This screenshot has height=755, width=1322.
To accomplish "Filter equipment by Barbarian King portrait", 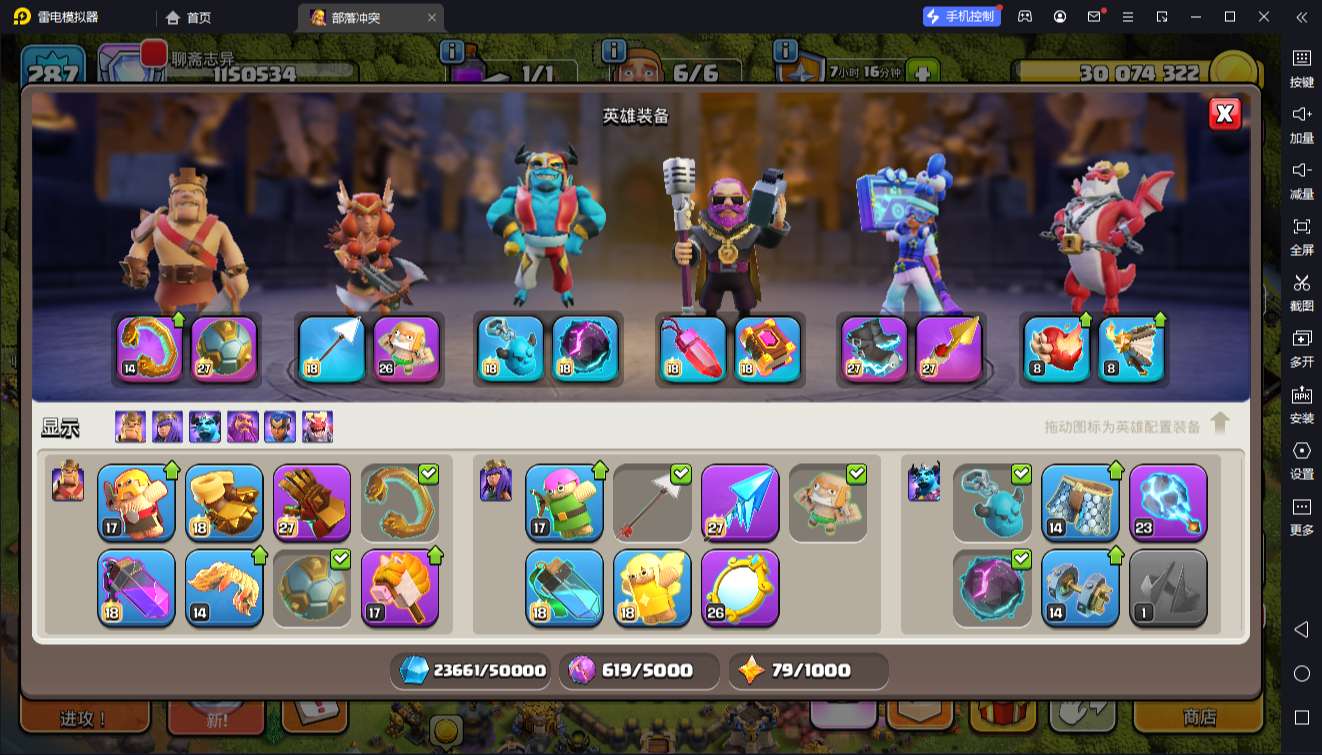I will 130,427.
